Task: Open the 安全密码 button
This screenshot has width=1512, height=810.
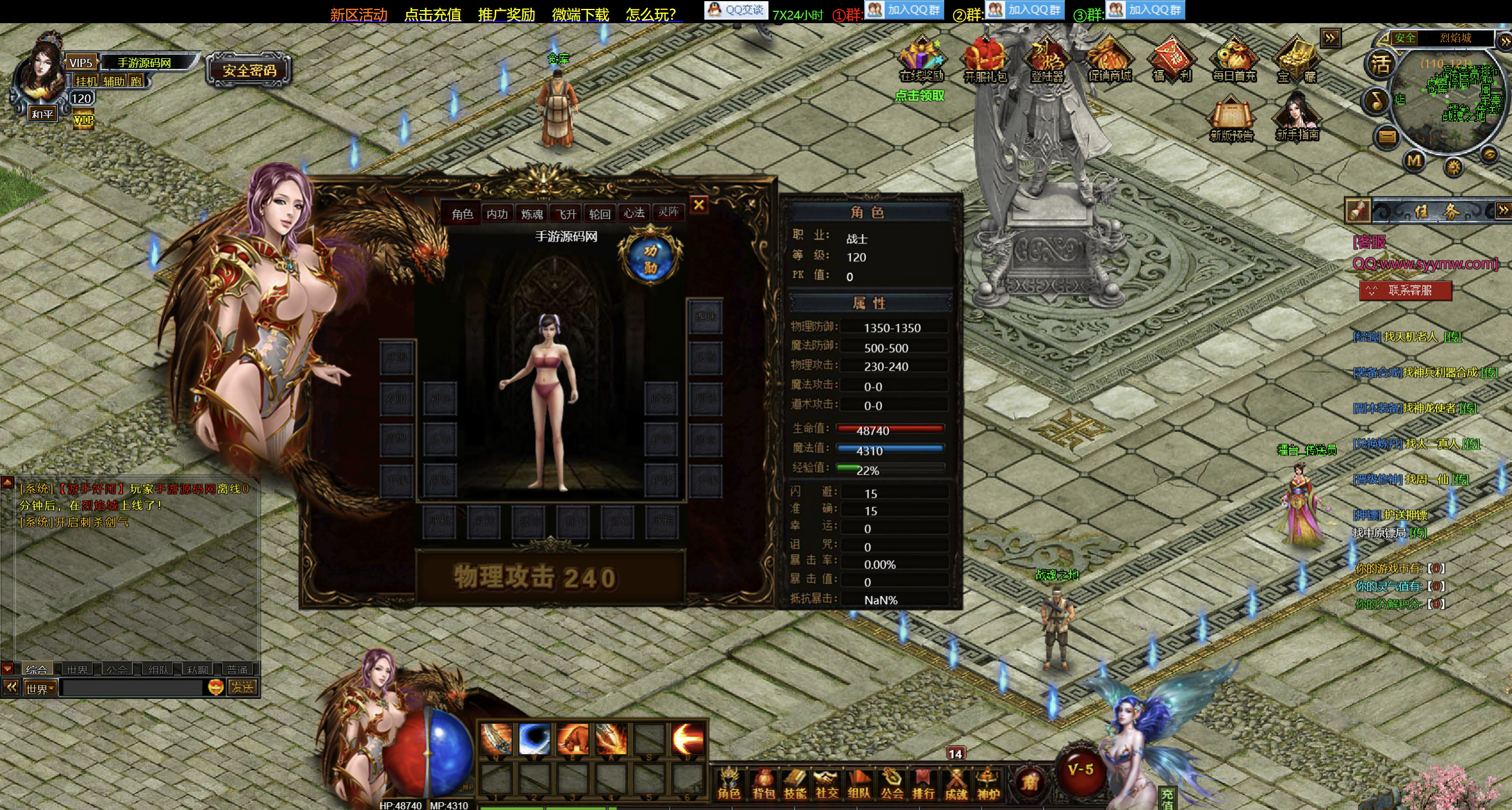Action: (249, 71)
